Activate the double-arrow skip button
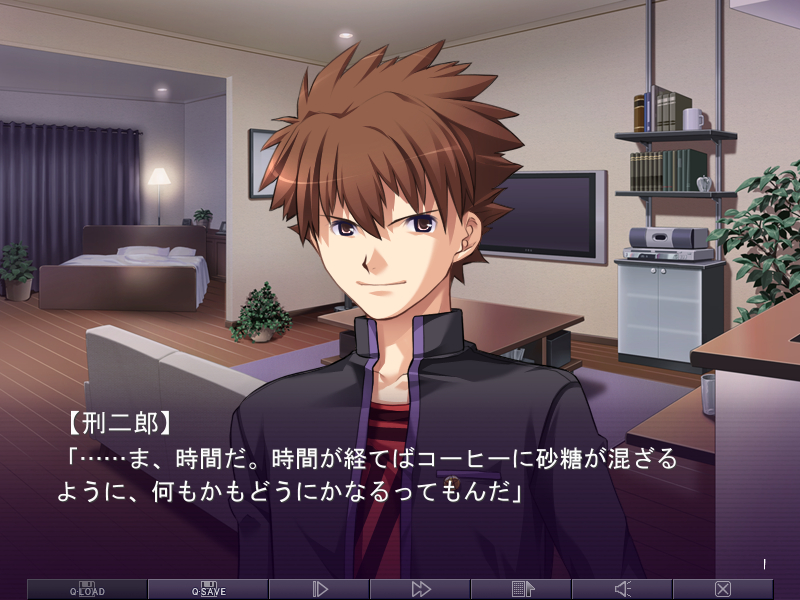The image size is (800, 600). tap(421, 589)
